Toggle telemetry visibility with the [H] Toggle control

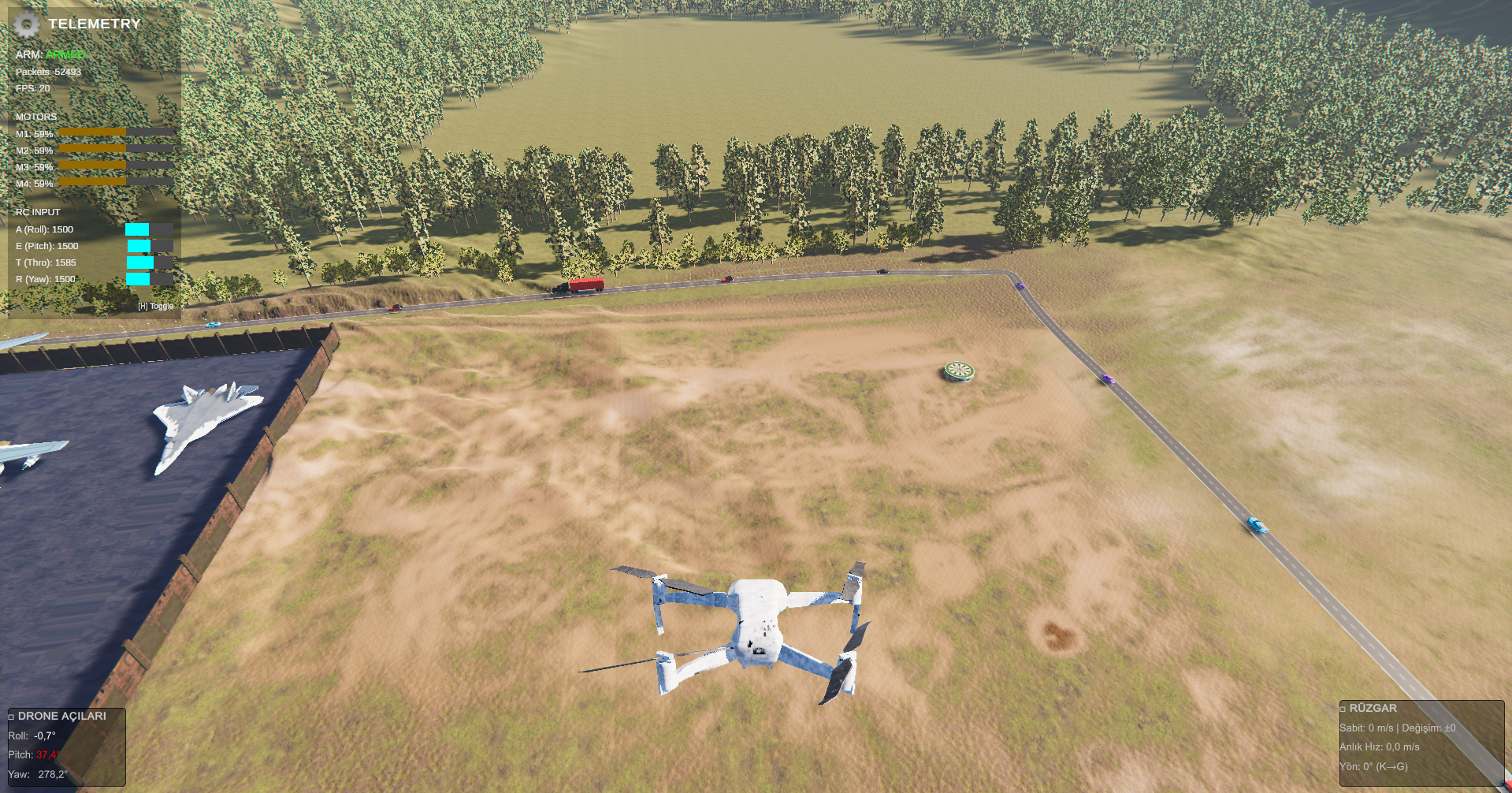tap(155, 306)
